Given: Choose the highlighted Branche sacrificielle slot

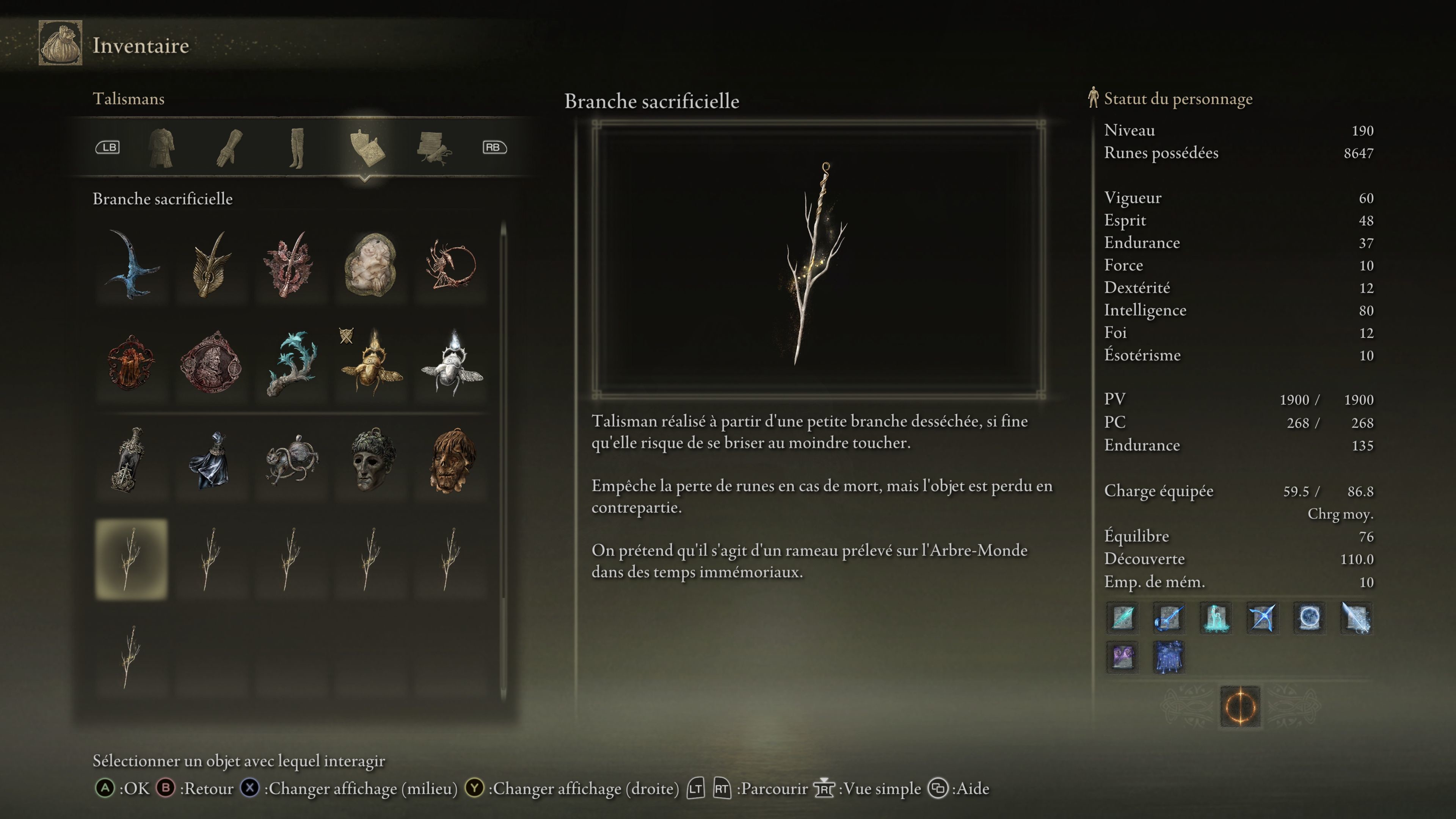Looking at the screenshot, I should (132, 559).
